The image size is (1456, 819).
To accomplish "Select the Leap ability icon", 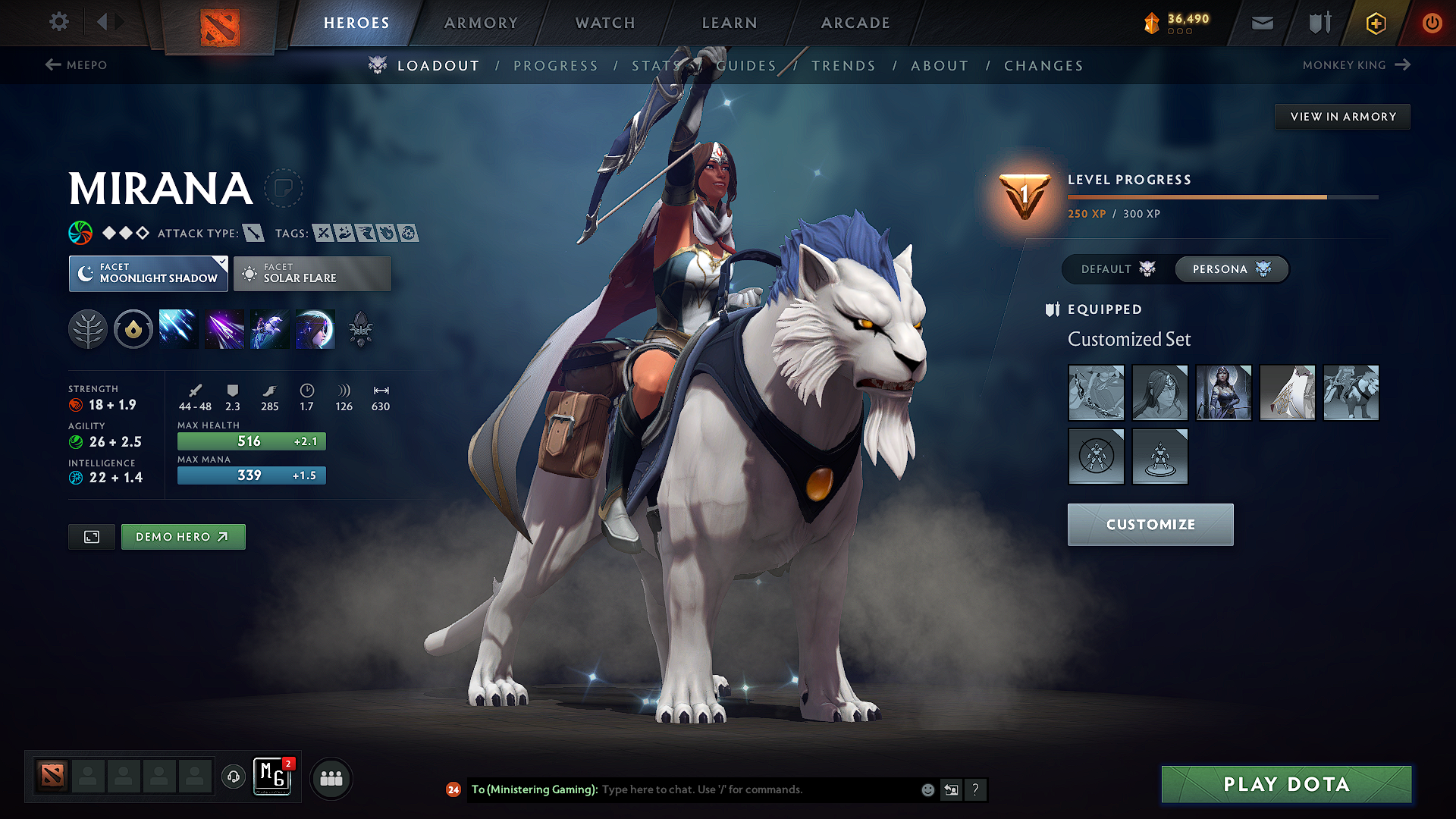I will (269, 328).
